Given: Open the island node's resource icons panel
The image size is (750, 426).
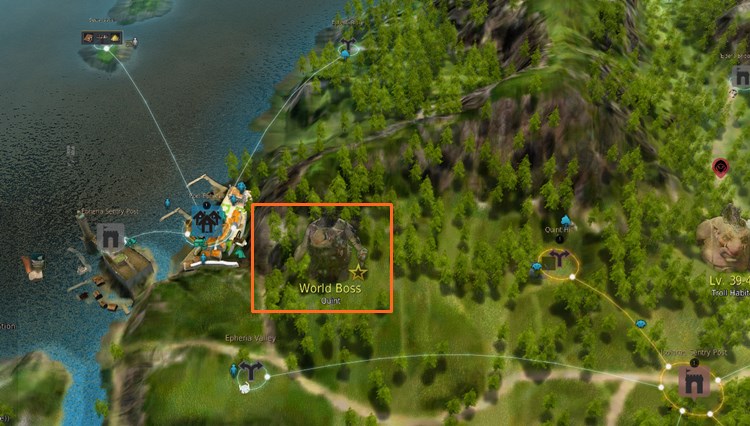Looking at the screenshot, I should click(x=102, y=38).
